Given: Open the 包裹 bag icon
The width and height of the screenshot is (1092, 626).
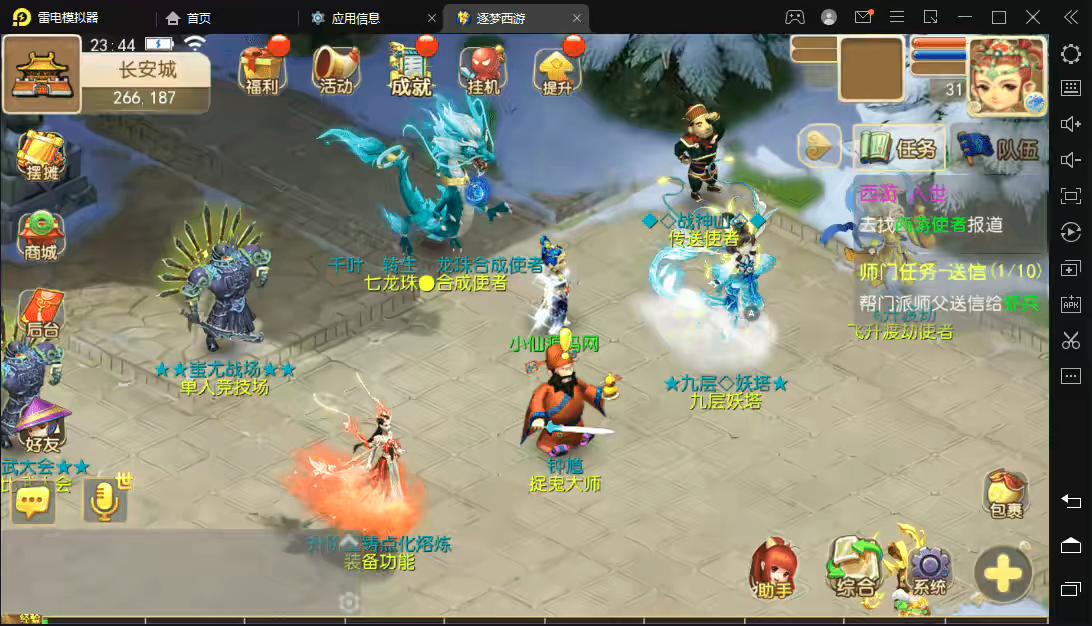Looking at the screenshot, I should (x=1005, y=494).
